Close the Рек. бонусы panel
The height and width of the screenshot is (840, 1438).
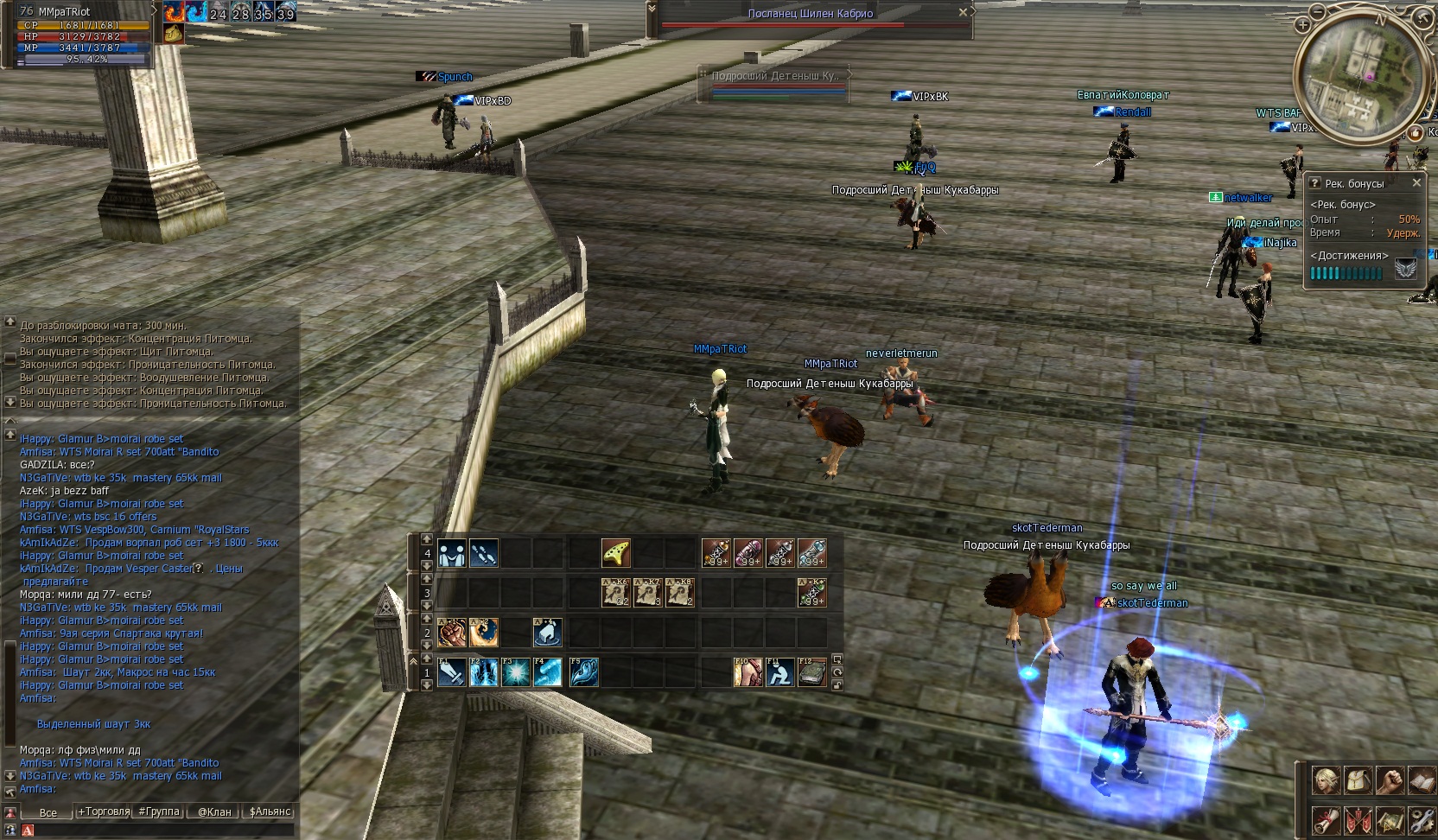(x=1416, y=183)
